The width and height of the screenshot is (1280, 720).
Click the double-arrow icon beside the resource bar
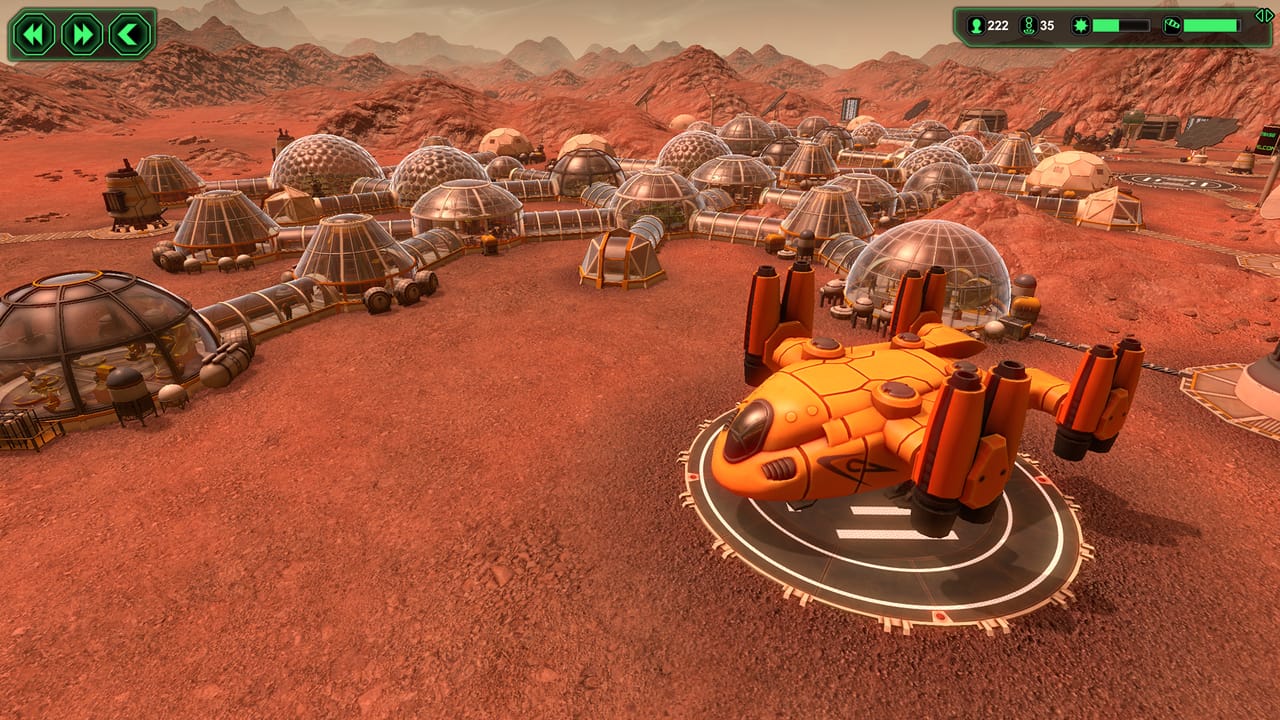pos(1262,15)
